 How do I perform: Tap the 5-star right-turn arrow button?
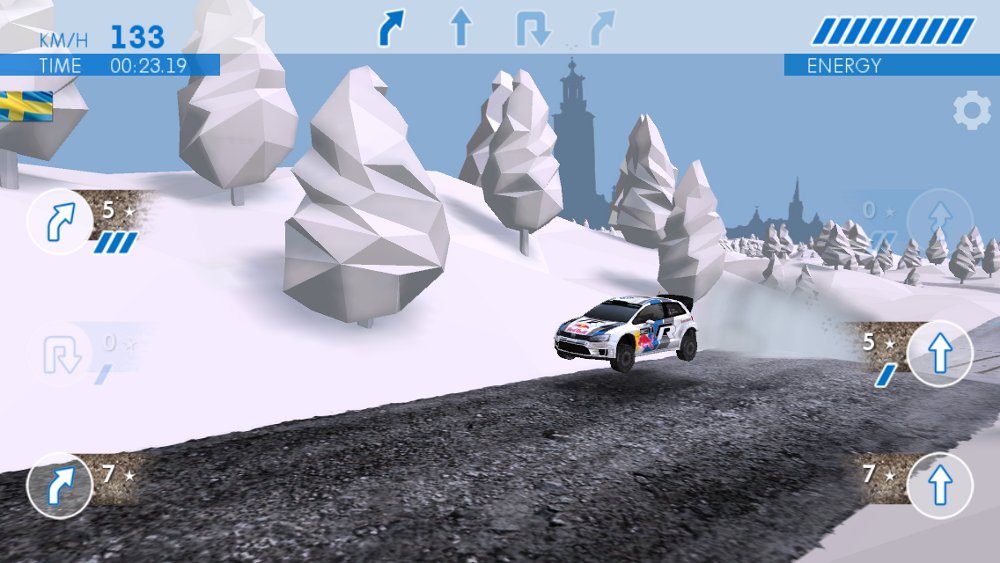click(x=59, y=221)
